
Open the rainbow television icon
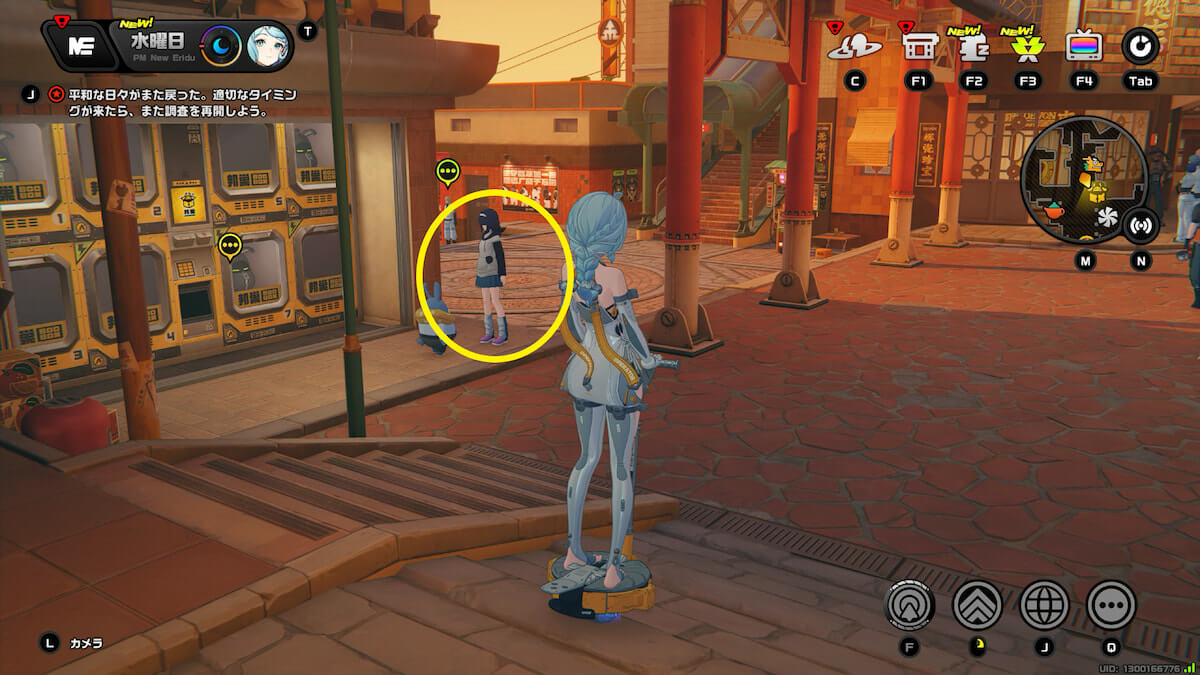click(1083, 46)
